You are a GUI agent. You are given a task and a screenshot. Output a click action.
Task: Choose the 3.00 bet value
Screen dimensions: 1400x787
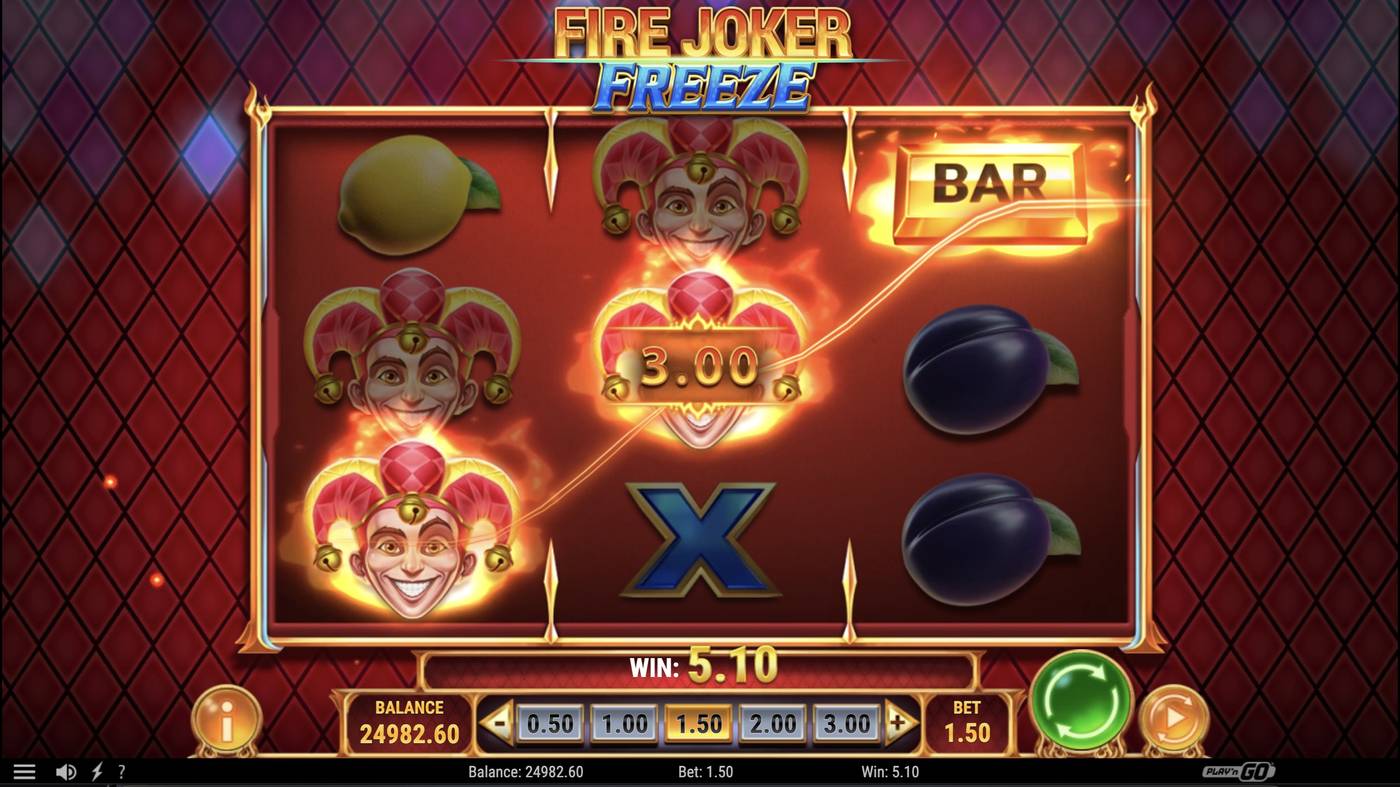click(846, 721)
